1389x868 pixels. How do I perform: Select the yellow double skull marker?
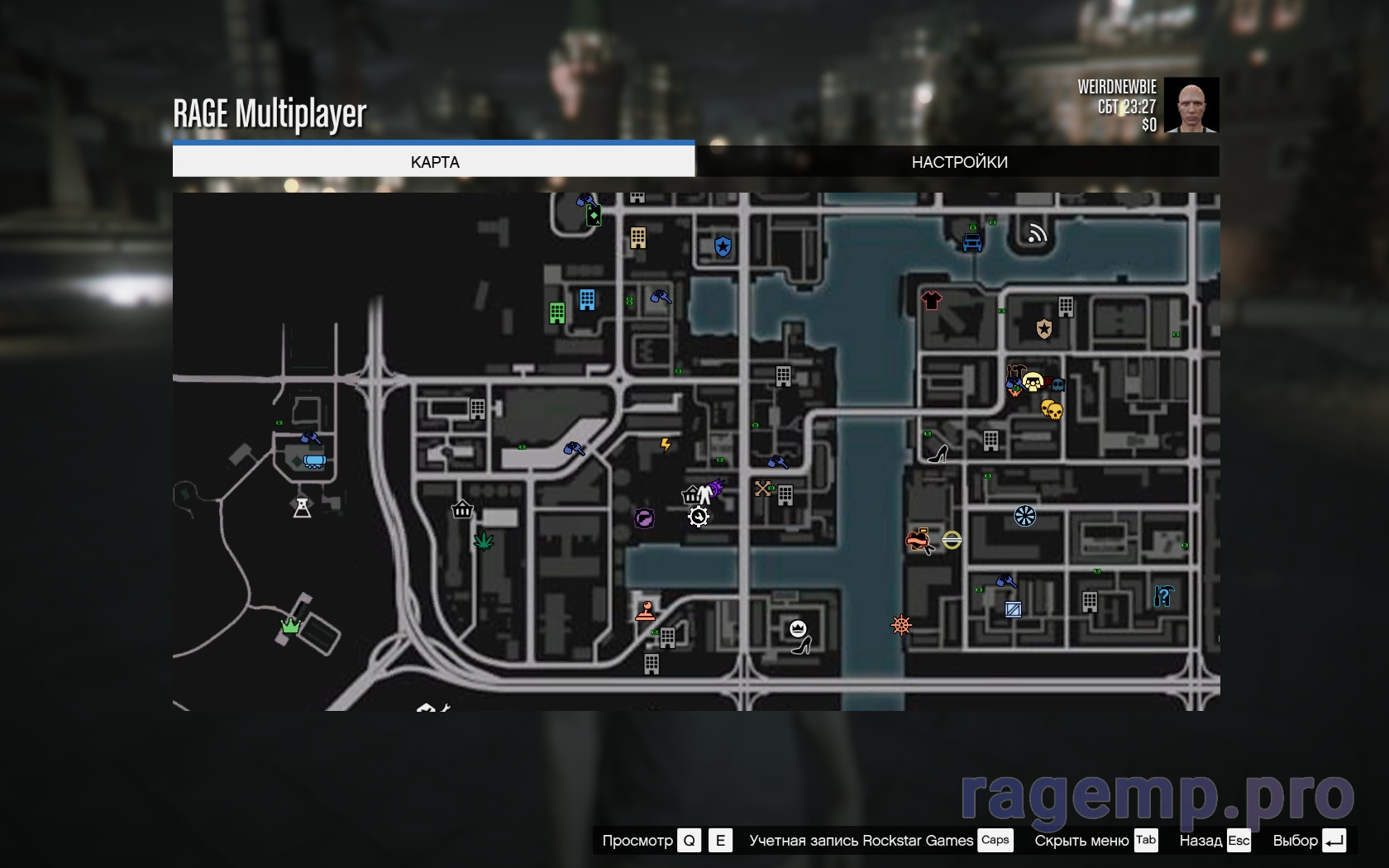pos(1052,409)
